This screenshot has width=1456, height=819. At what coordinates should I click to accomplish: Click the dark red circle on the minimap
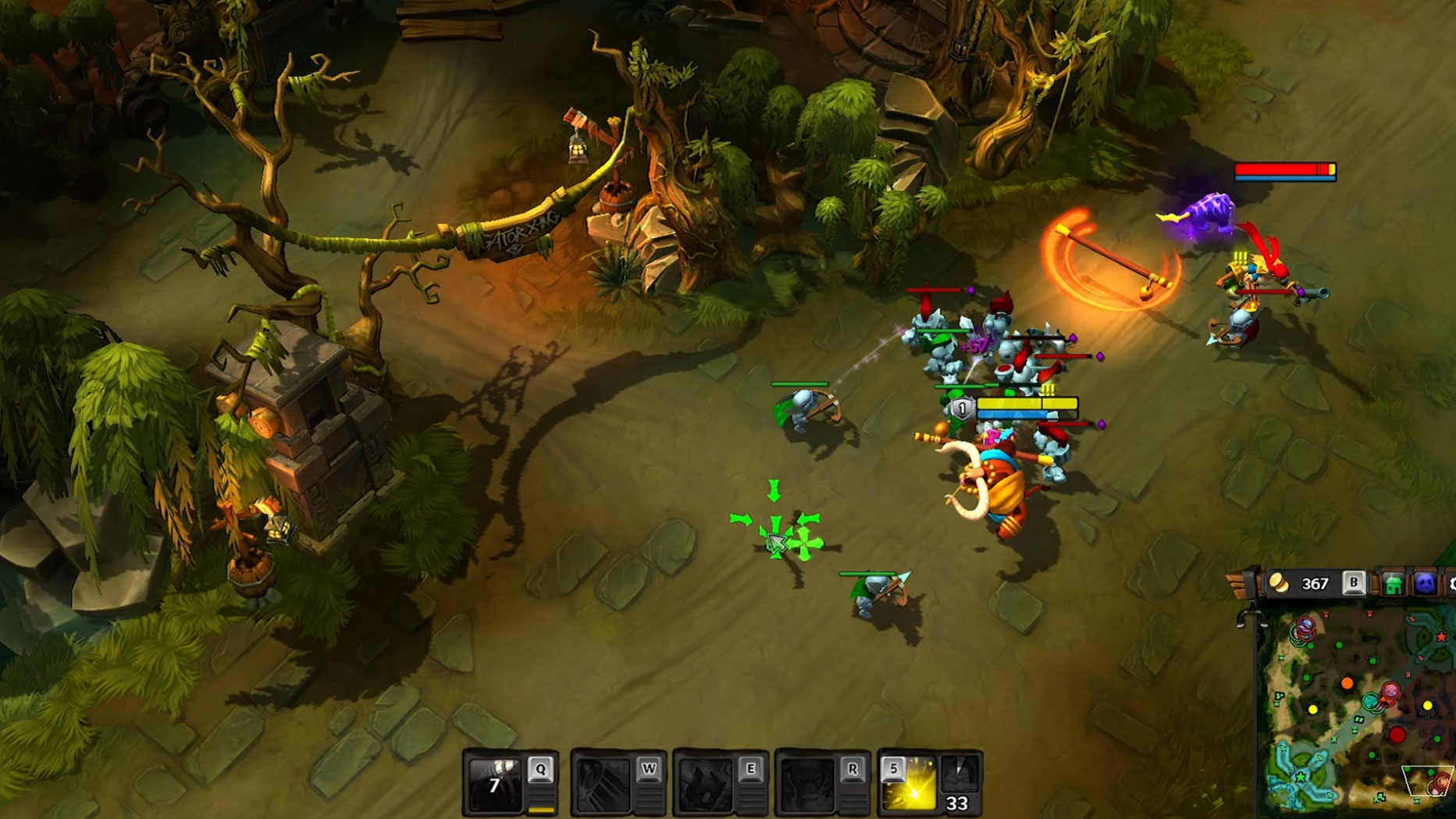[1397, 735]
